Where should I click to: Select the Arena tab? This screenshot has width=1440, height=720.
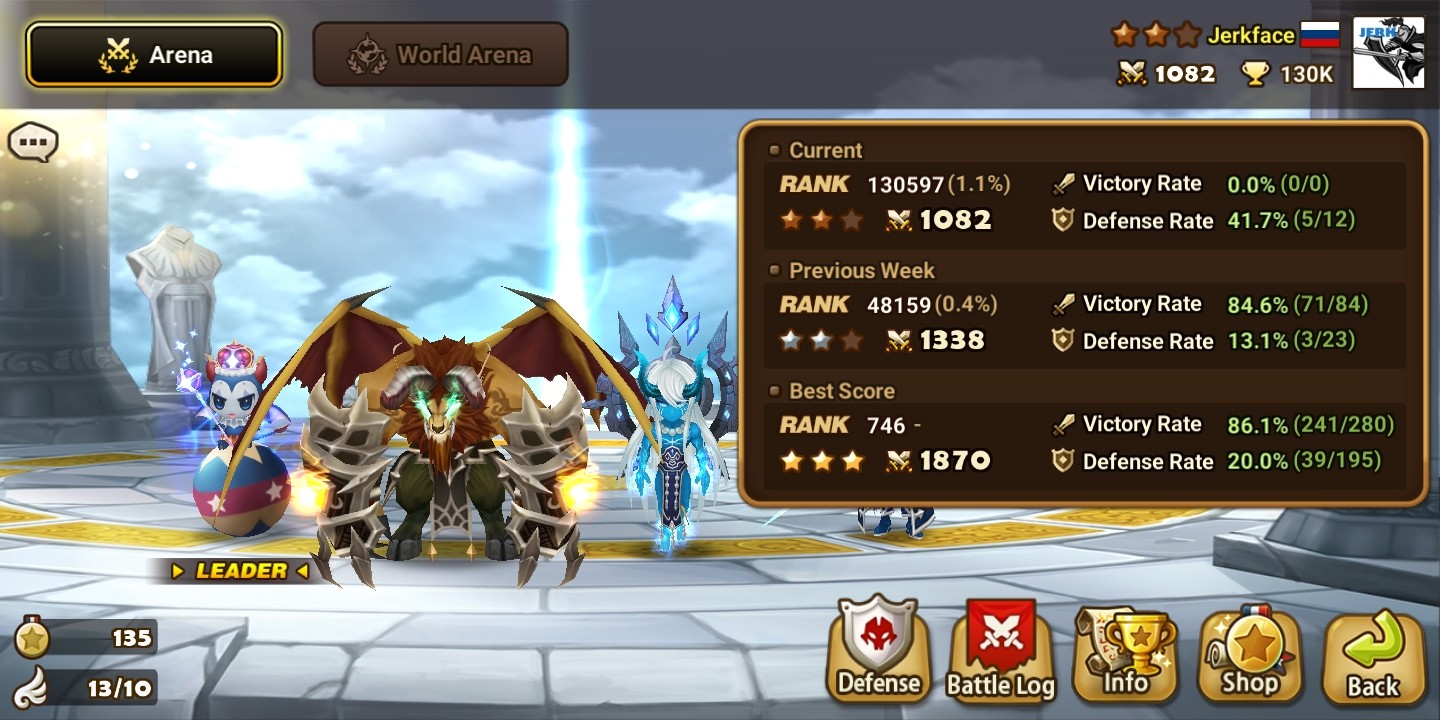tap(154, 54)
